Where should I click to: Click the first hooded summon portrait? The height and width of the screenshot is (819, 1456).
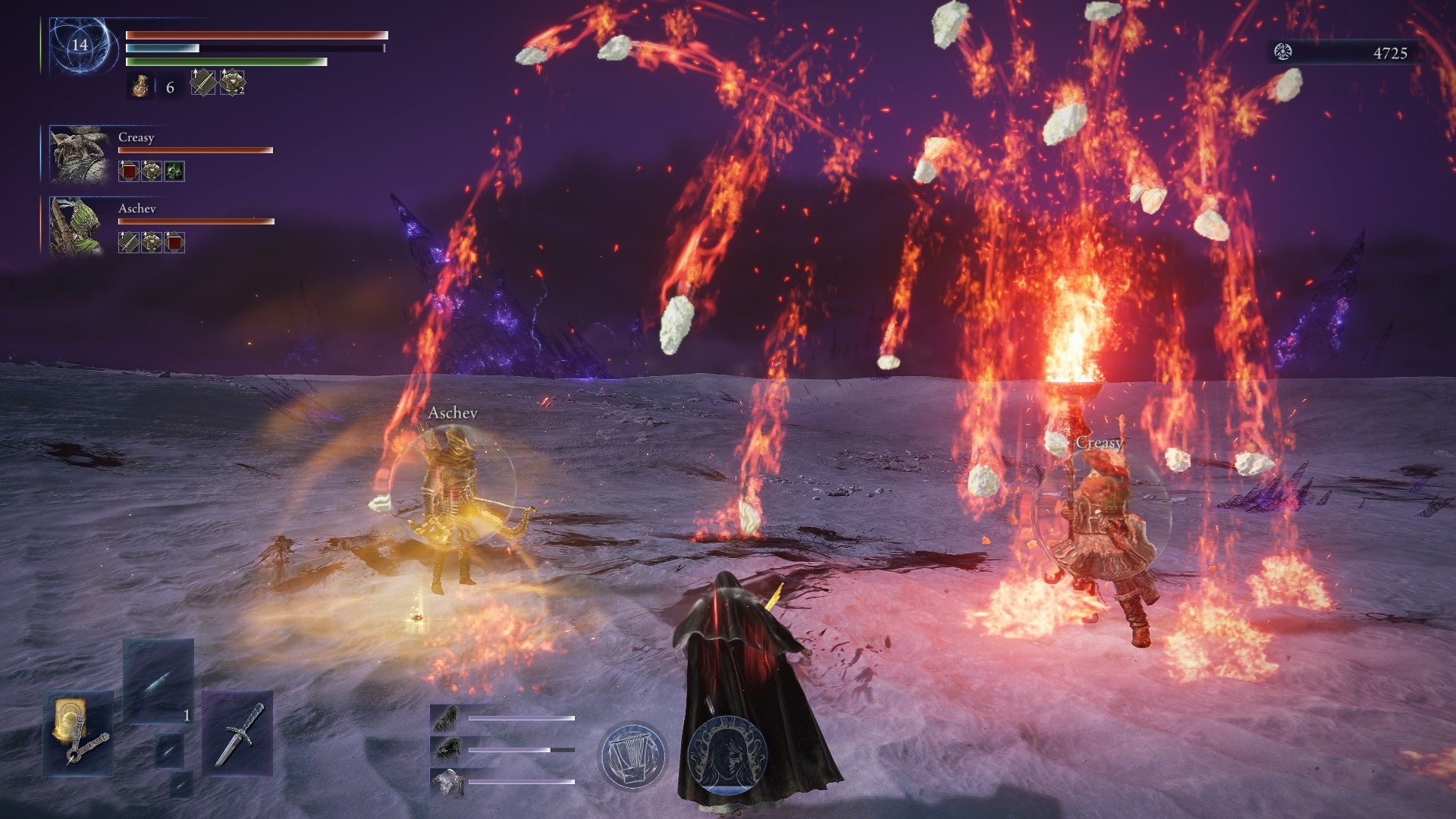(x=445, y=718)
